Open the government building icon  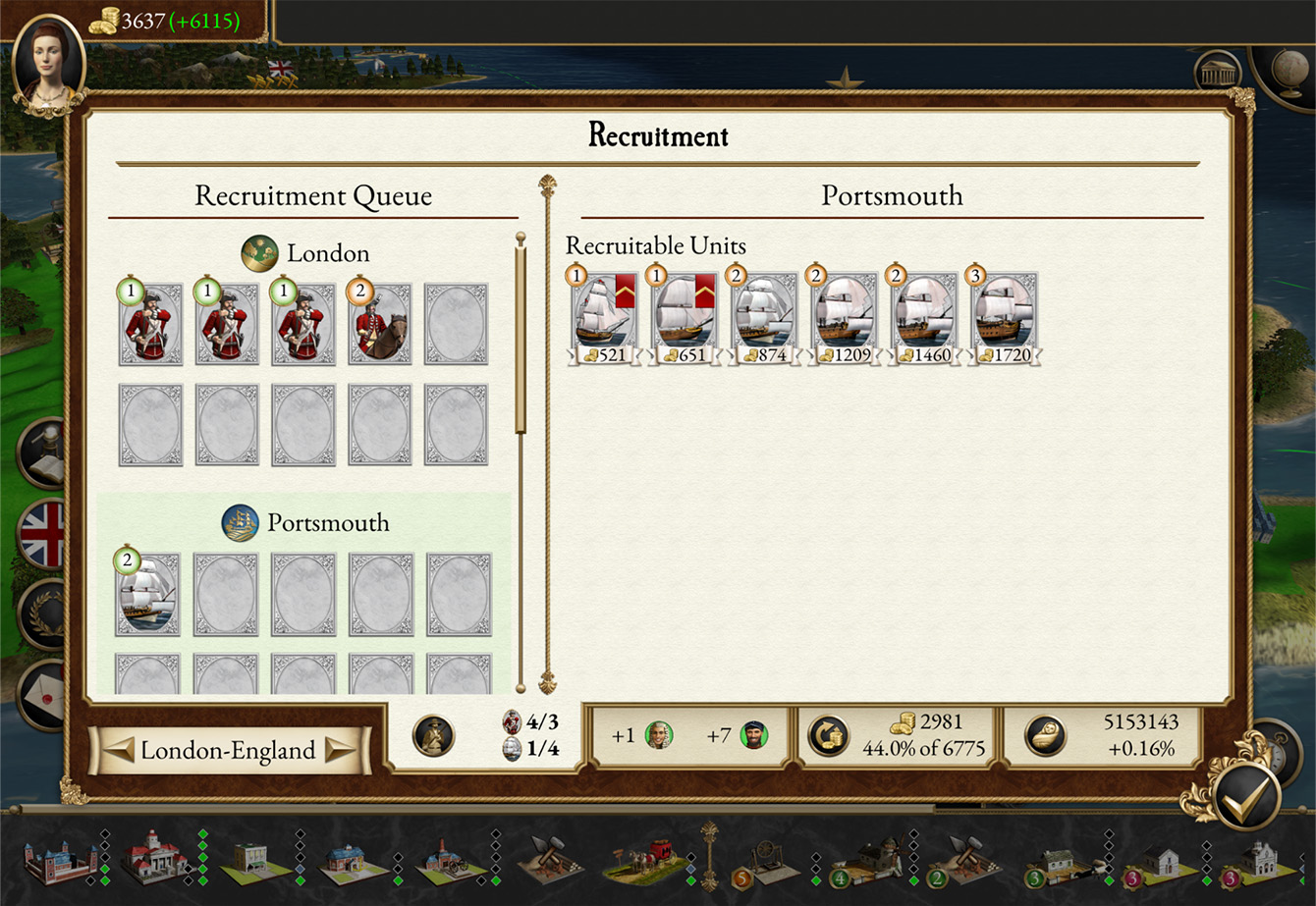[1218, 74]
